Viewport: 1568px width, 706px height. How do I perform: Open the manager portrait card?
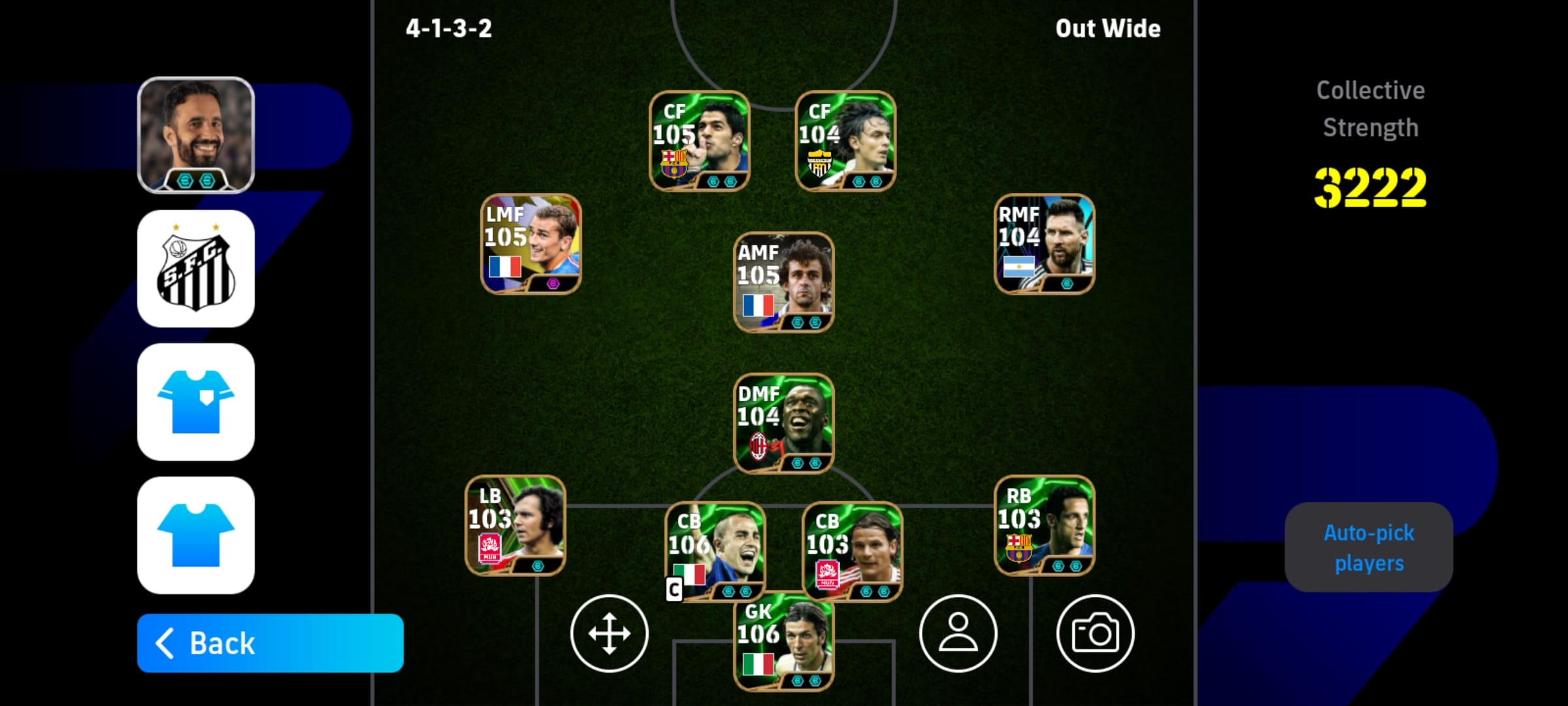coord(196,135)
